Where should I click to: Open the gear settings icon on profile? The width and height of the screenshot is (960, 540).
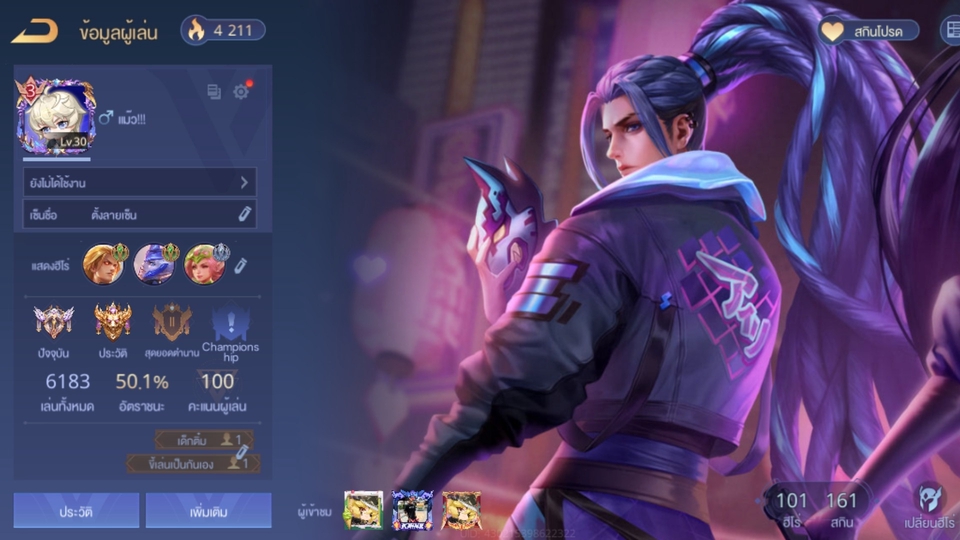coord(241,92)
